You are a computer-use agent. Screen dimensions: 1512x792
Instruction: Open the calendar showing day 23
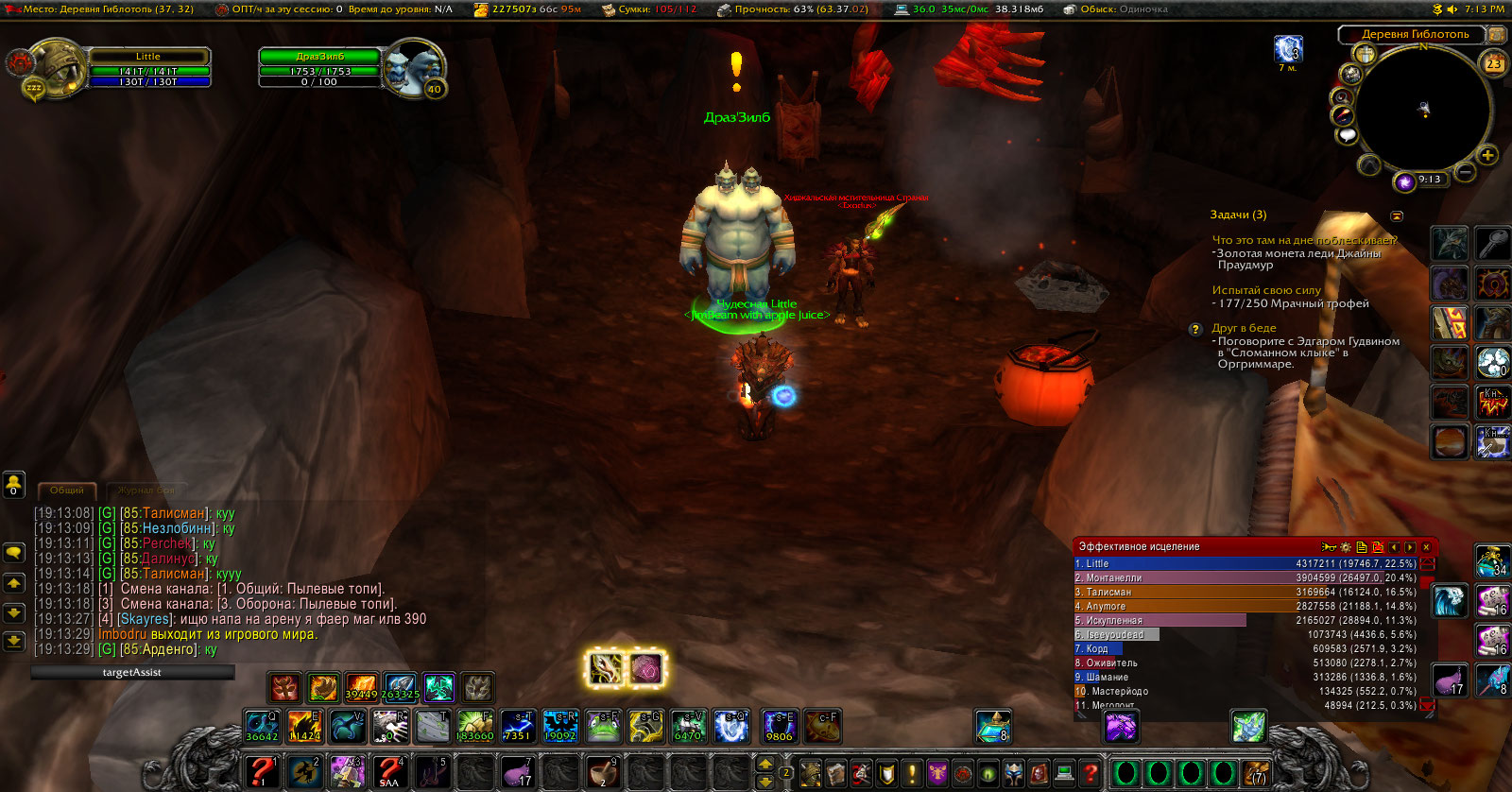1493,64
